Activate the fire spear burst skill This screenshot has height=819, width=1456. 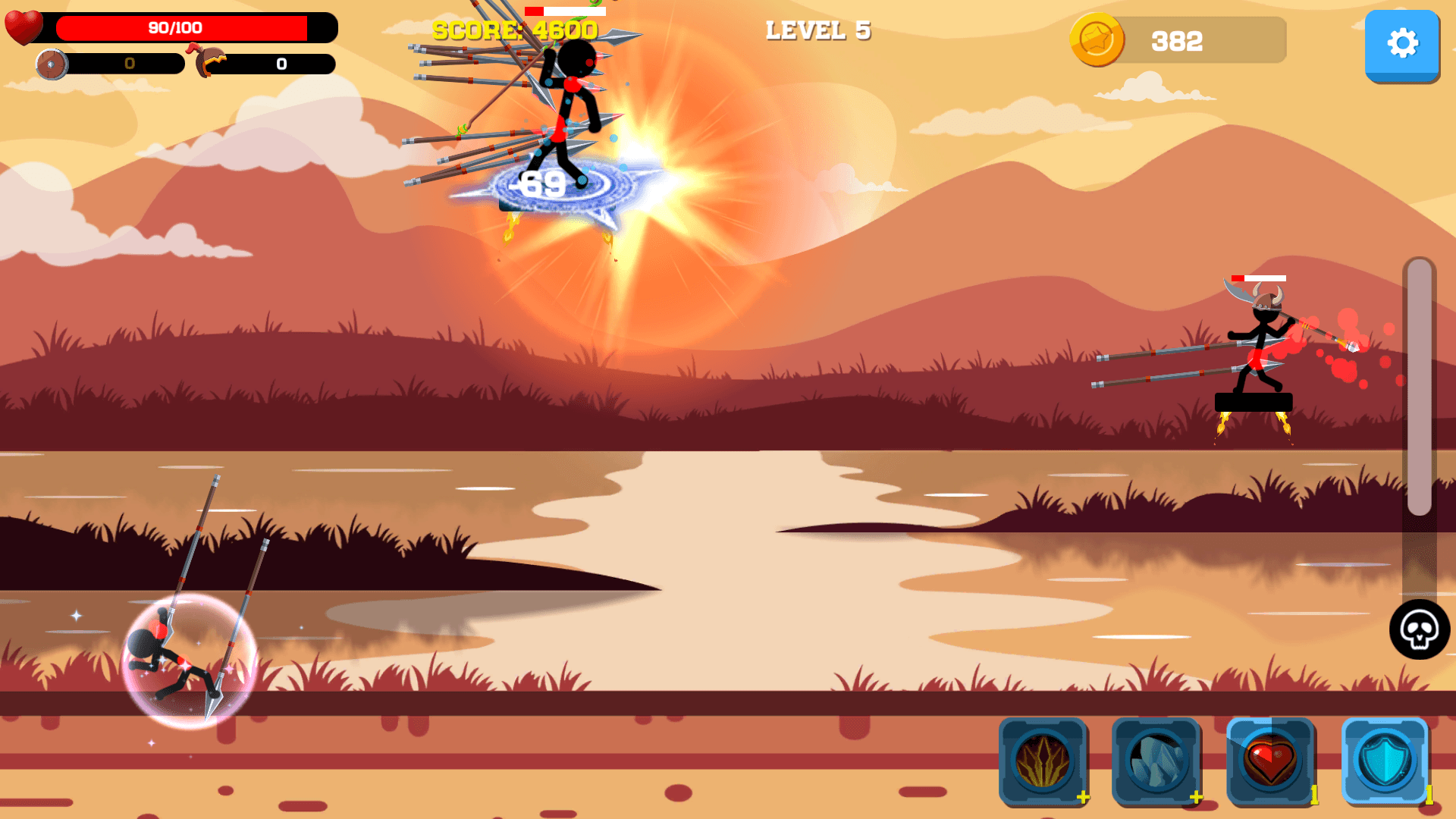(1044, 762)
